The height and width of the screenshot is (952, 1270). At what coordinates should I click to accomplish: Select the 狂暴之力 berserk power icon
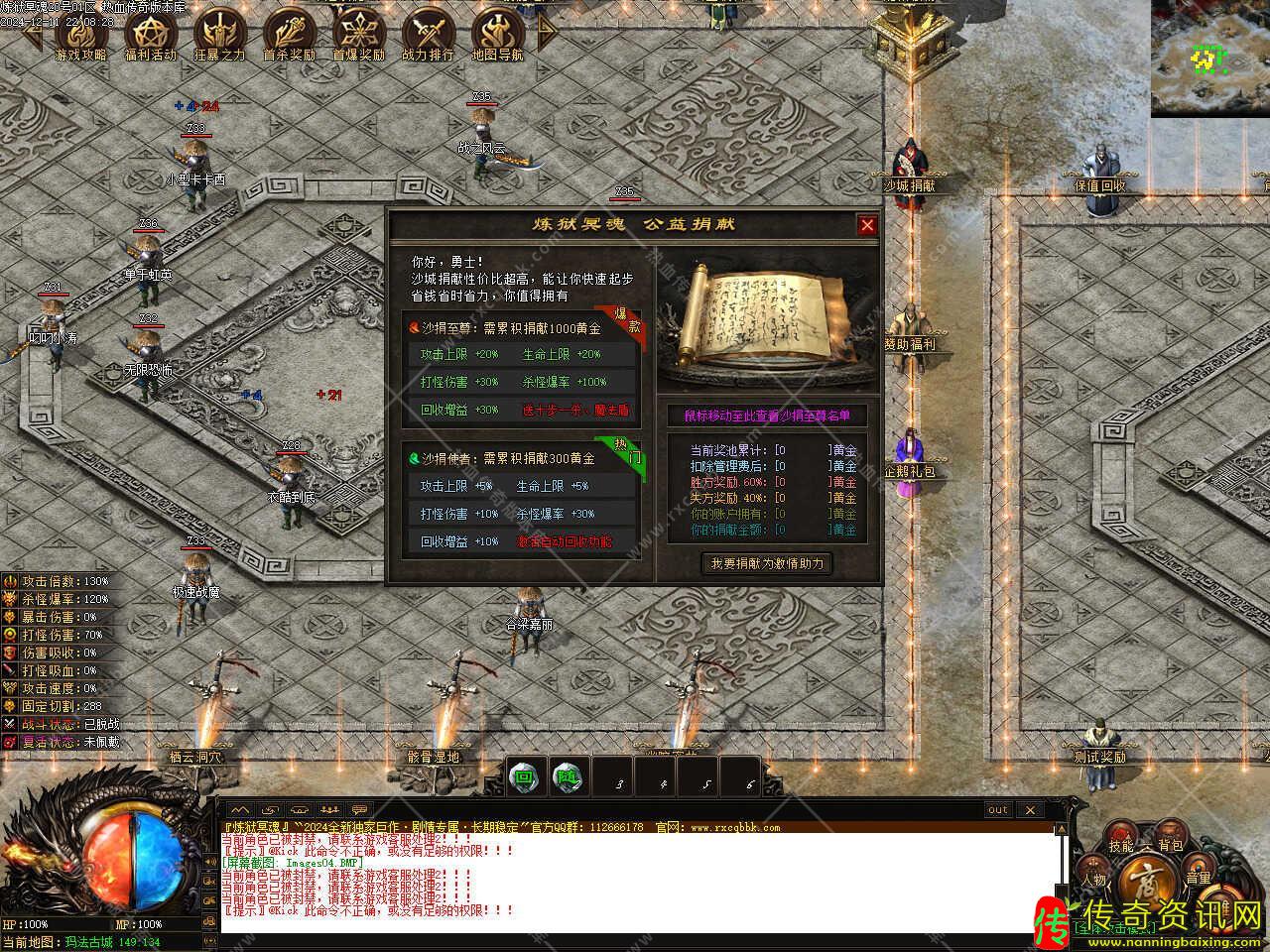[x=219, y=36]
